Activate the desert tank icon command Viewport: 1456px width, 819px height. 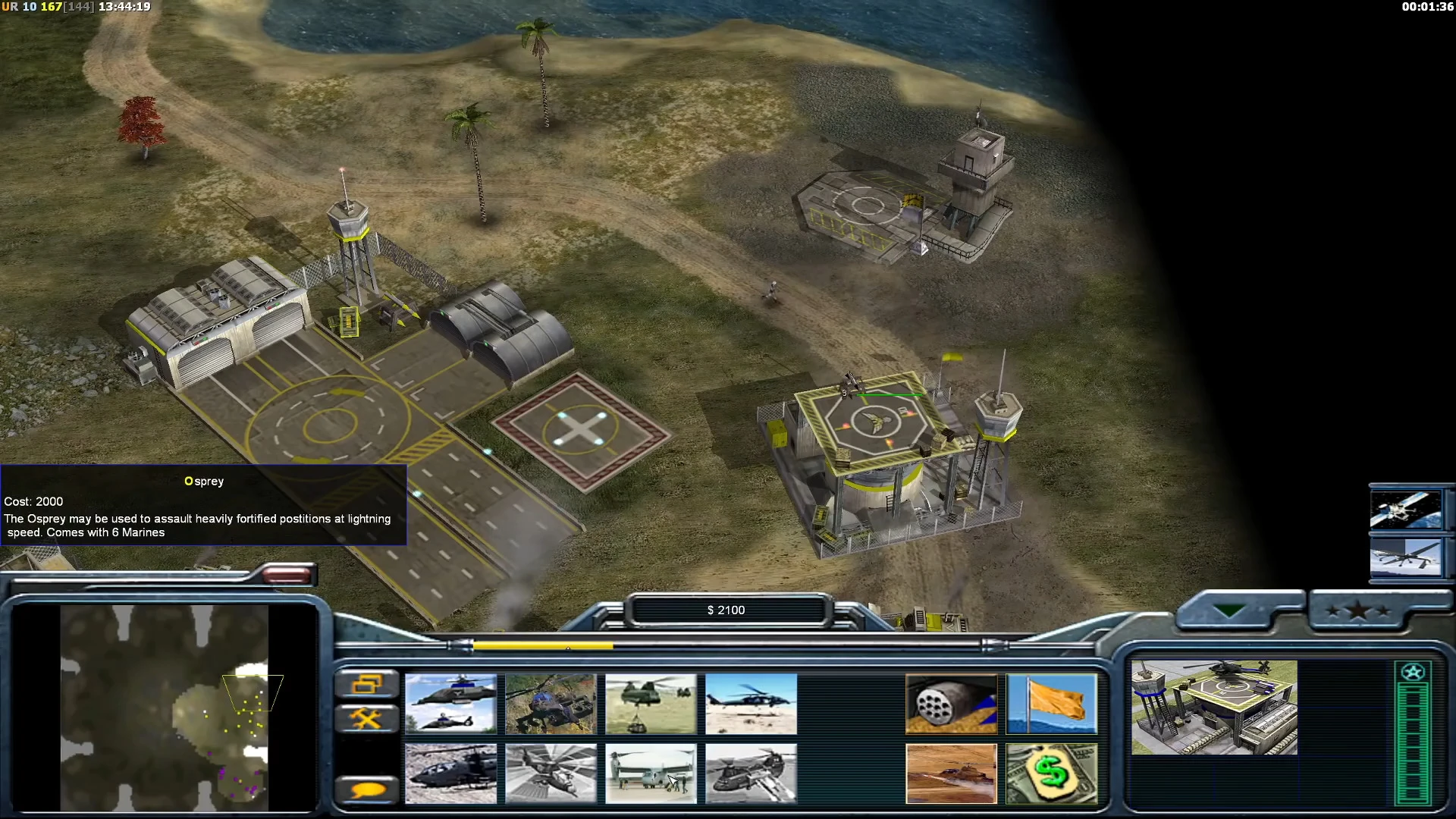[x=951, y=773]
